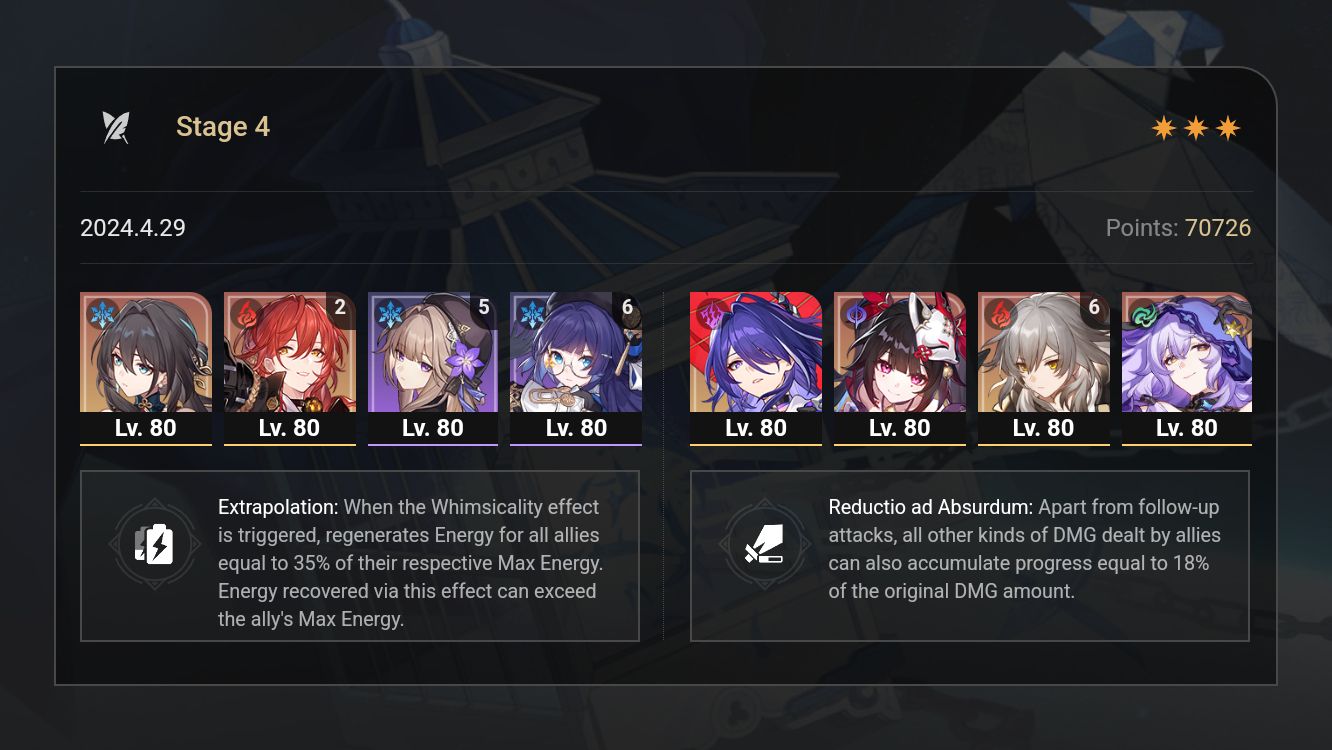The width and height of the screenshot is (1332, 750).
Task: Click the middle star in the three-star rating
Action: (x=1195, y=127)
